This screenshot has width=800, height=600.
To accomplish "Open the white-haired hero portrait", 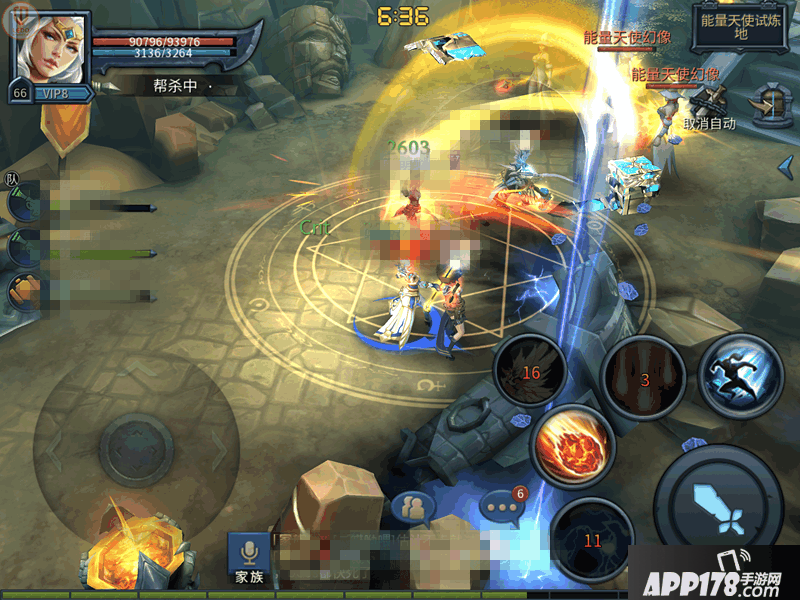I will pyautogui.click(x=49, y=46).
